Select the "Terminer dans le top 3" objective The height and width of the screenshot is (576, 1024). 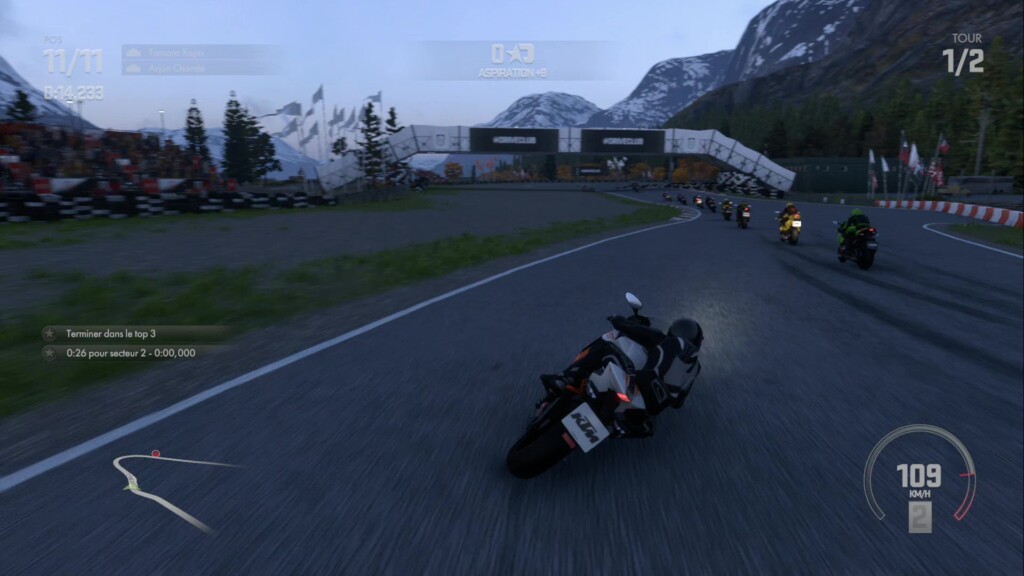110,333
